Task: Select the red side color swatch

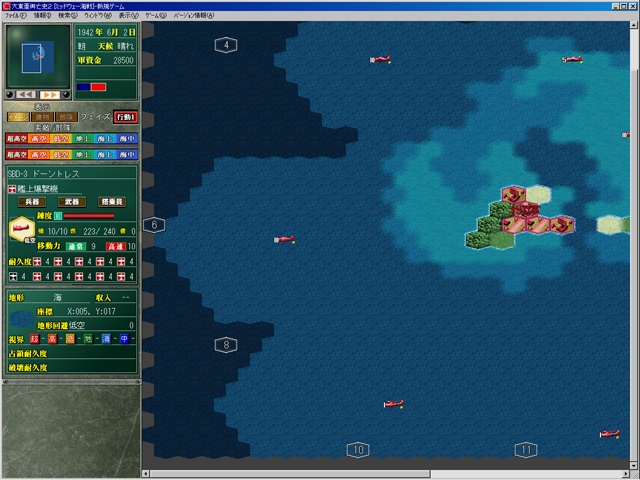Action: point(98,87)
